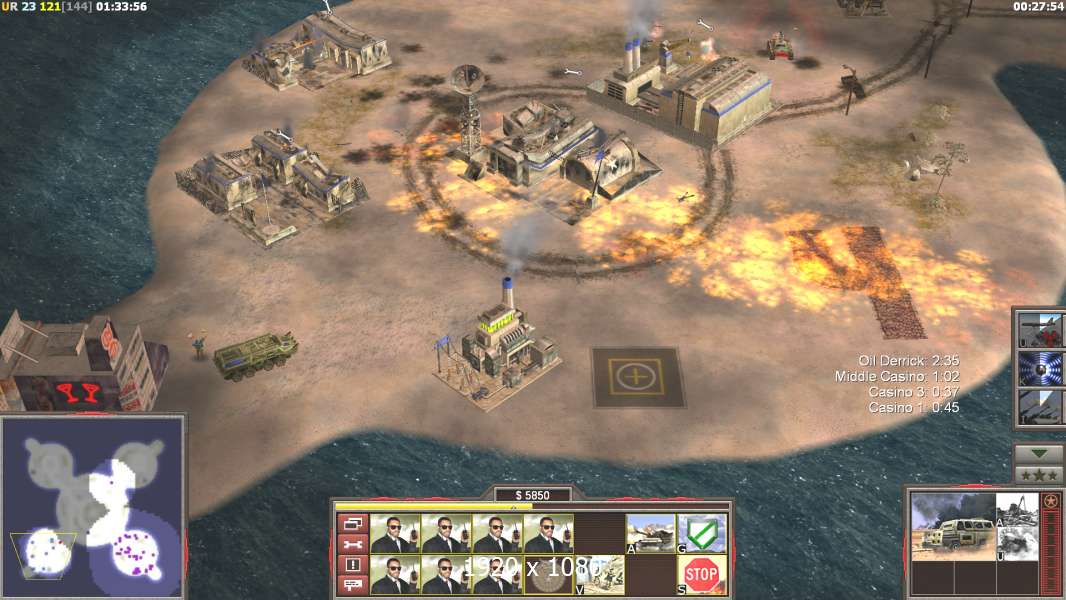Screen dimensions: 1066x600
Task: Activate the green shield guard command
Action: click(x=702, y=532)
